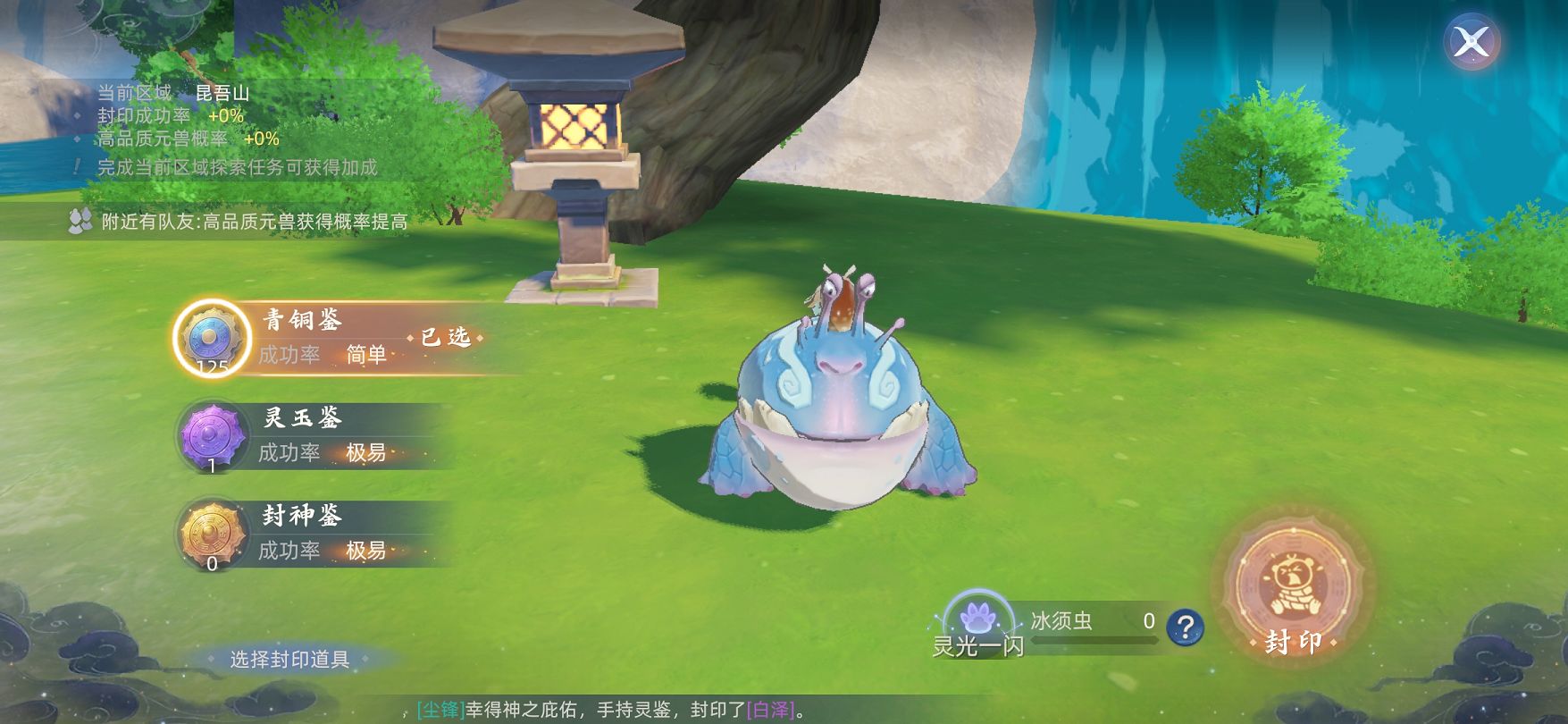This screenshot has width=1568, height=724.
Task: Open the question mark help icon
Action: pyautogui.click(x=1185, y=627)
